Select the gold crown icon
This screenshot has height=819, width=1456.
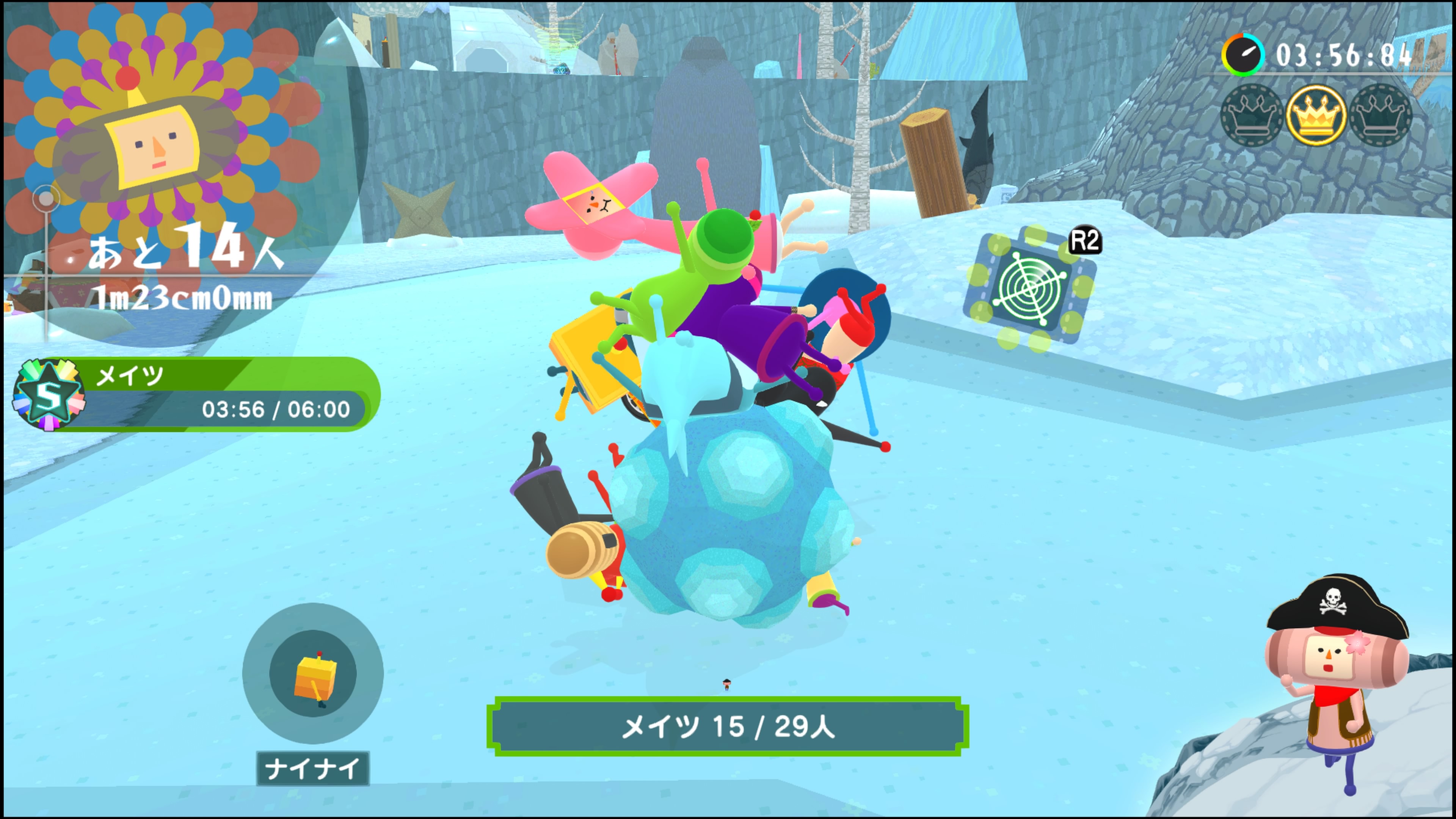(1315, 116)
